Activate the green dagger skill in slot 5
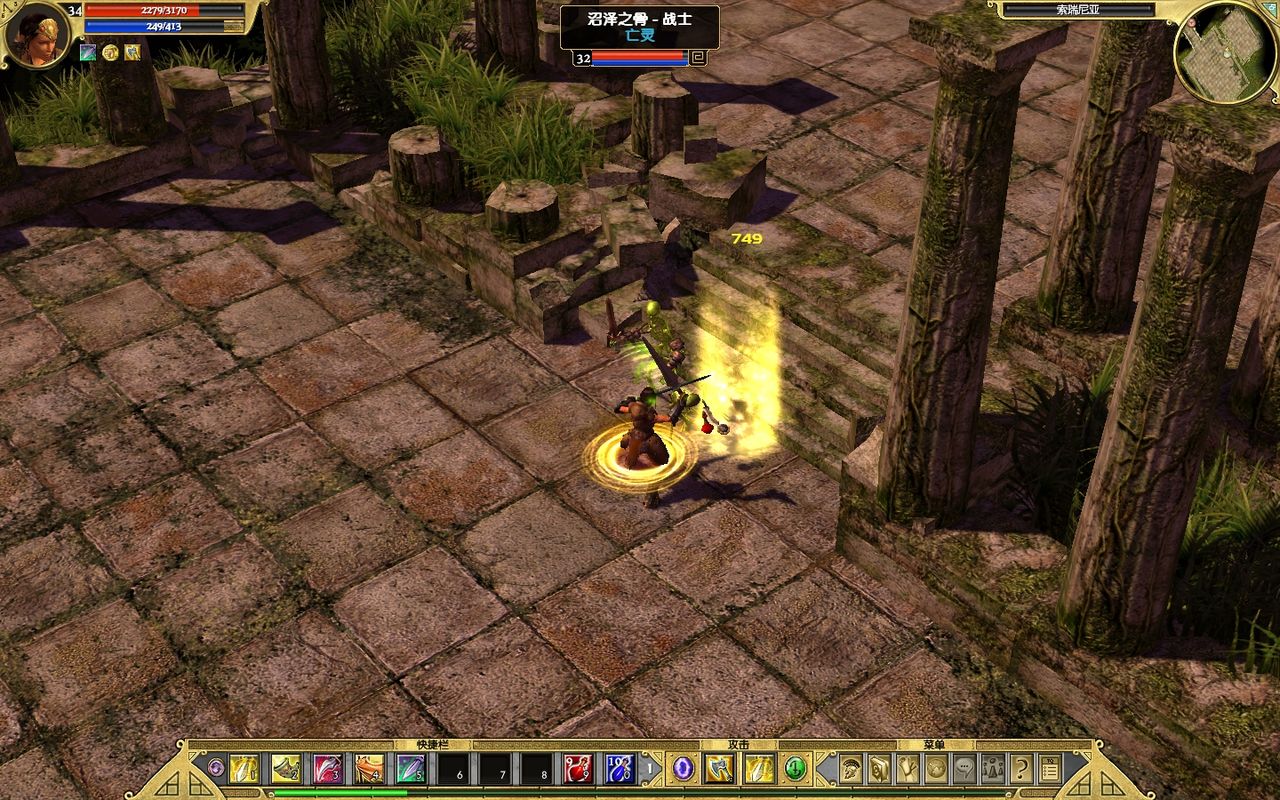Screen dimensions: 1280x800 (411, 769)
